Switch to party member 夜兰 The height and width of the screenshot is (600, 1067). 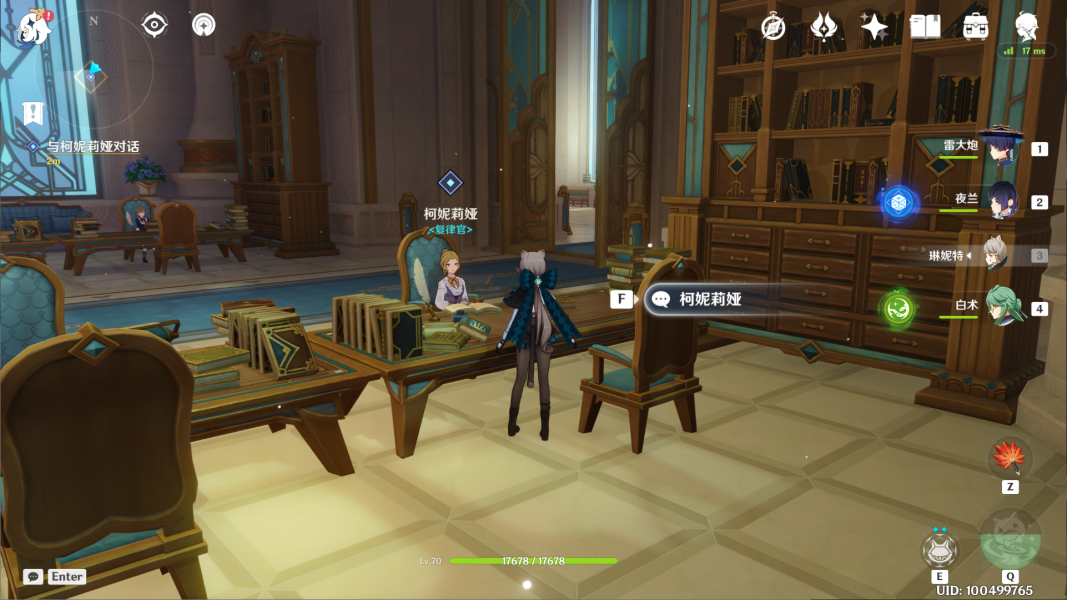pyautogui.click(x=1001, y=200)
